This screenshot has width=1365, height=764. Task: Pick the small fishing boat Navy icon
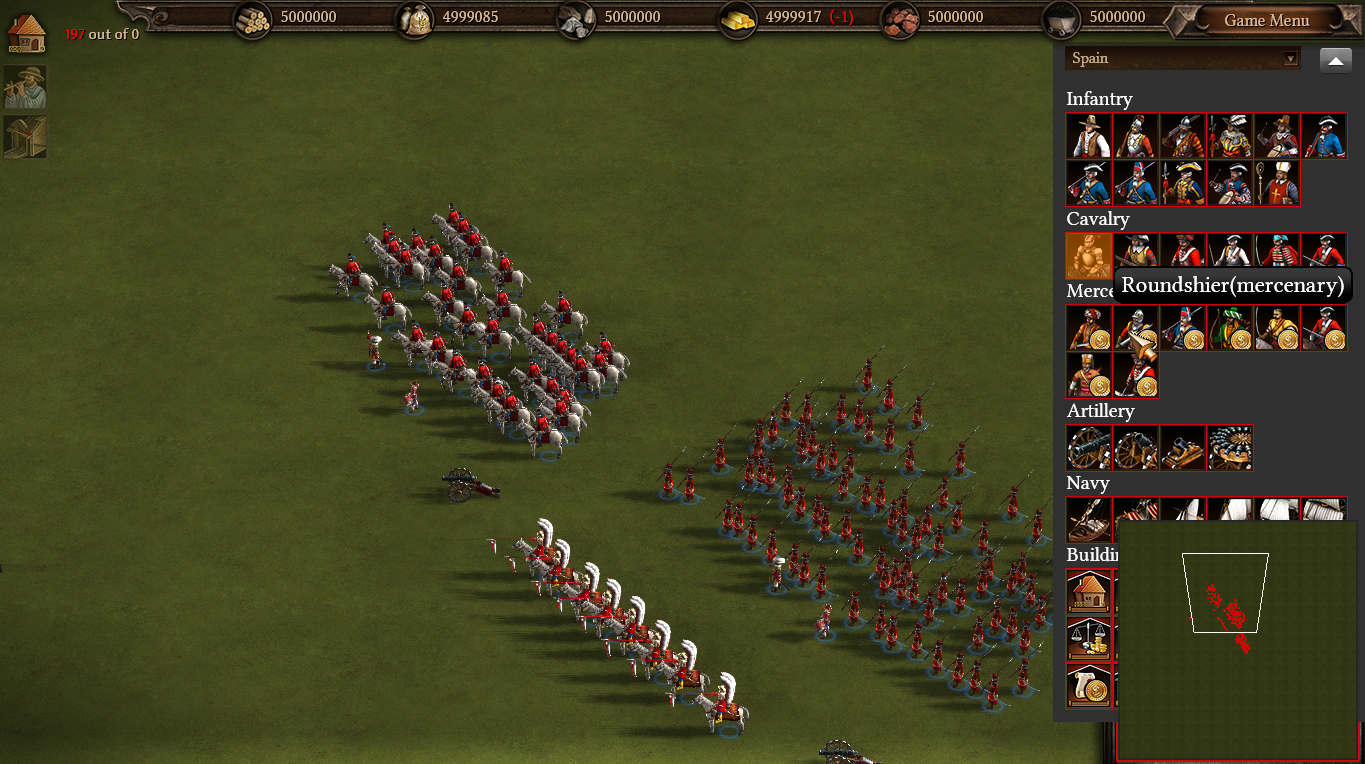click(1089, 518)
